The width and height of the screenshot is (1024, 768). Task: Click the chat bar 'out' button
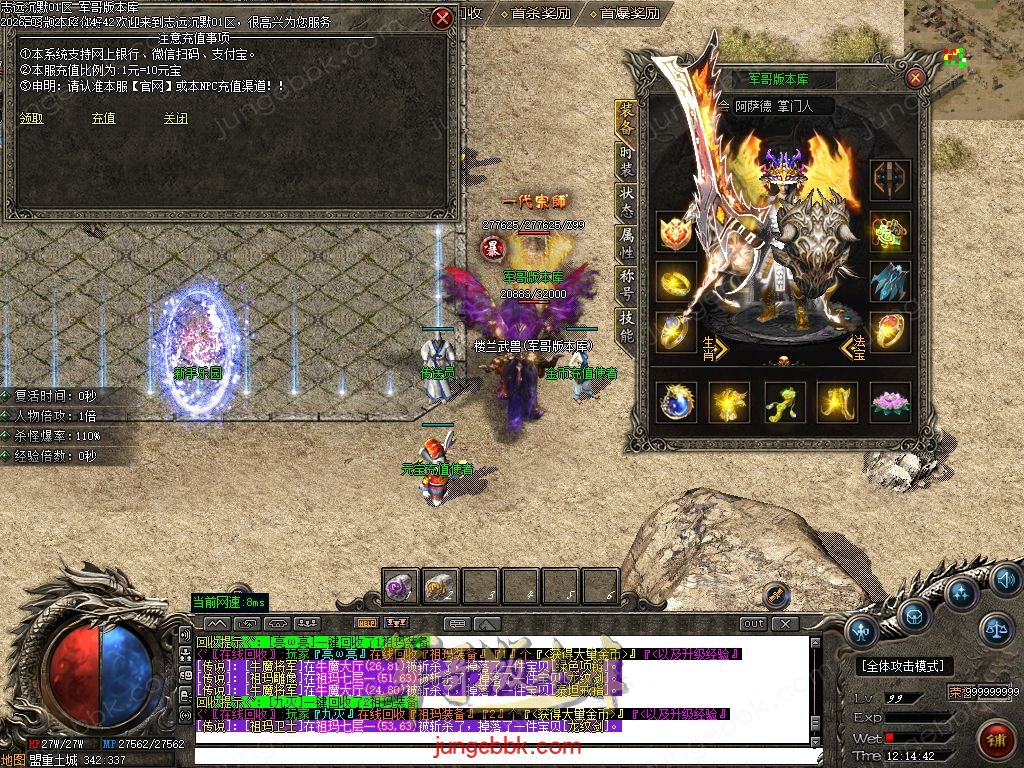753,623
